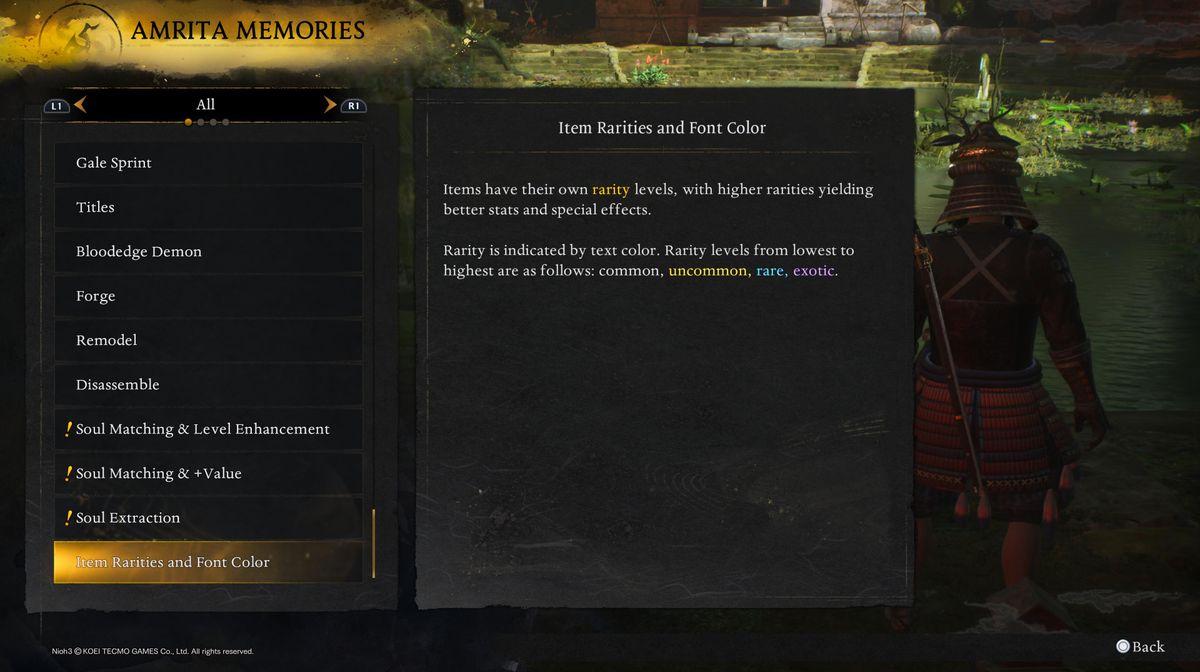Open the Gale Sprint entry
Image resolution: width=1200 pixels, height=672 pixels.
[x=208, y=163]
